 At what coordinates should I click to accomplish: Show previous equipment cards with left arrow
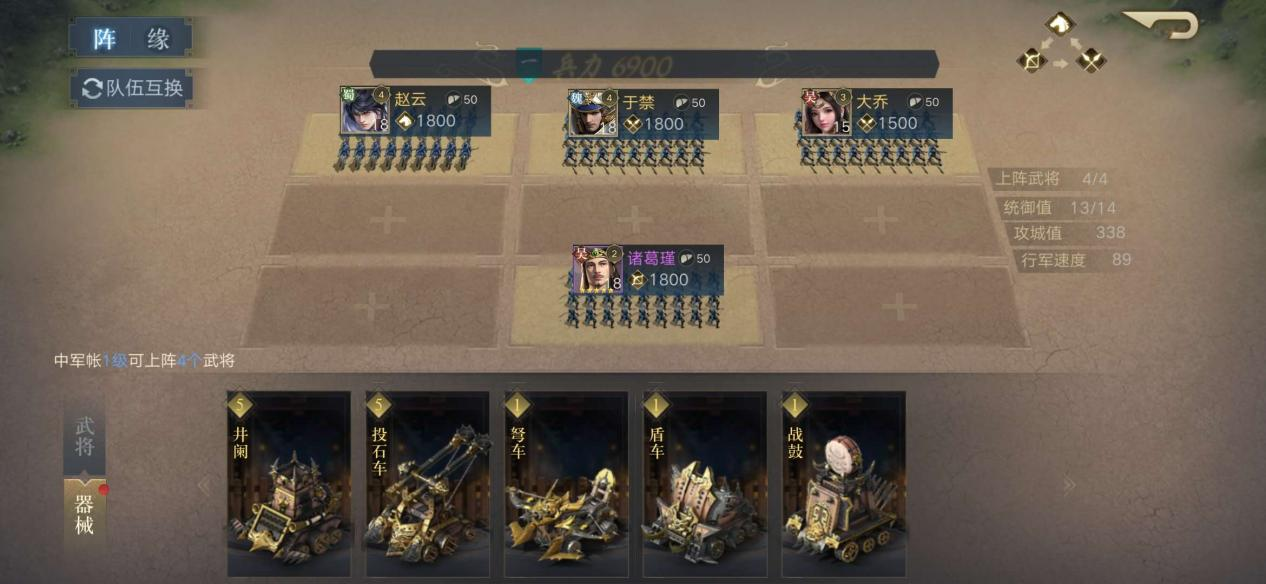pyautogui.click(x=204, y=486)
